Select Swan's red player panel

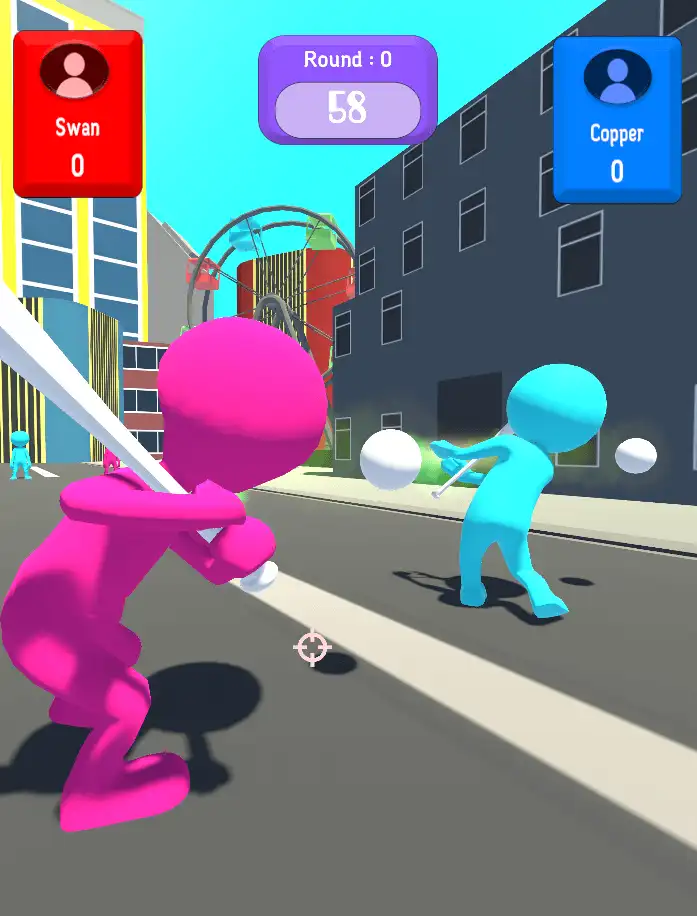pyautogui.click(x=77, y=112)
